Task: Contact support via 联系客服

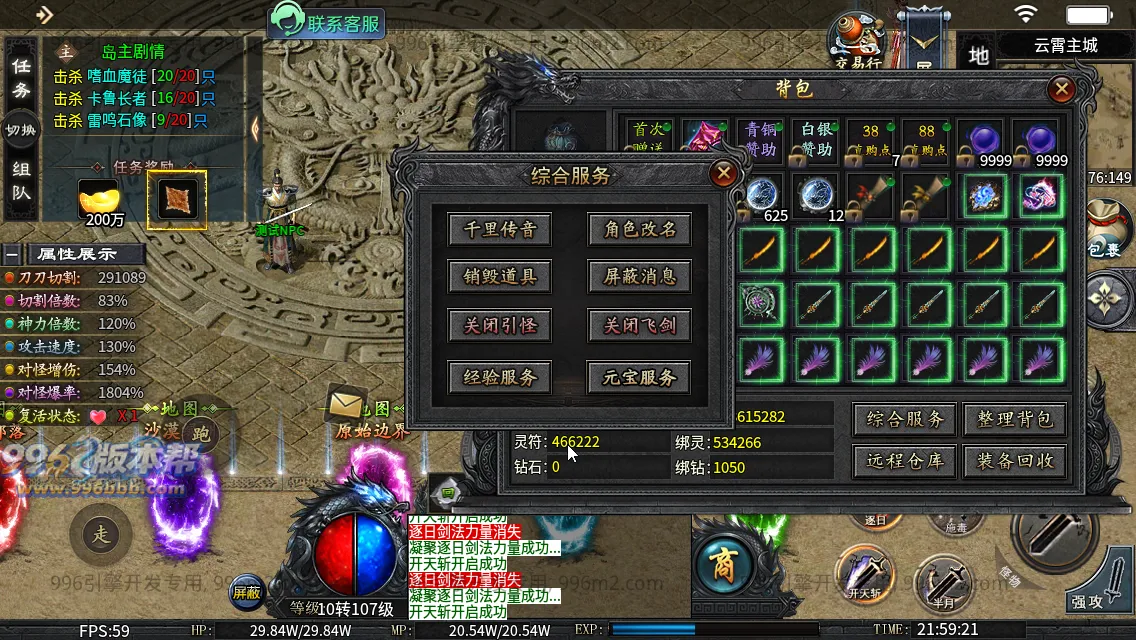Action: [x=327, y=23]
